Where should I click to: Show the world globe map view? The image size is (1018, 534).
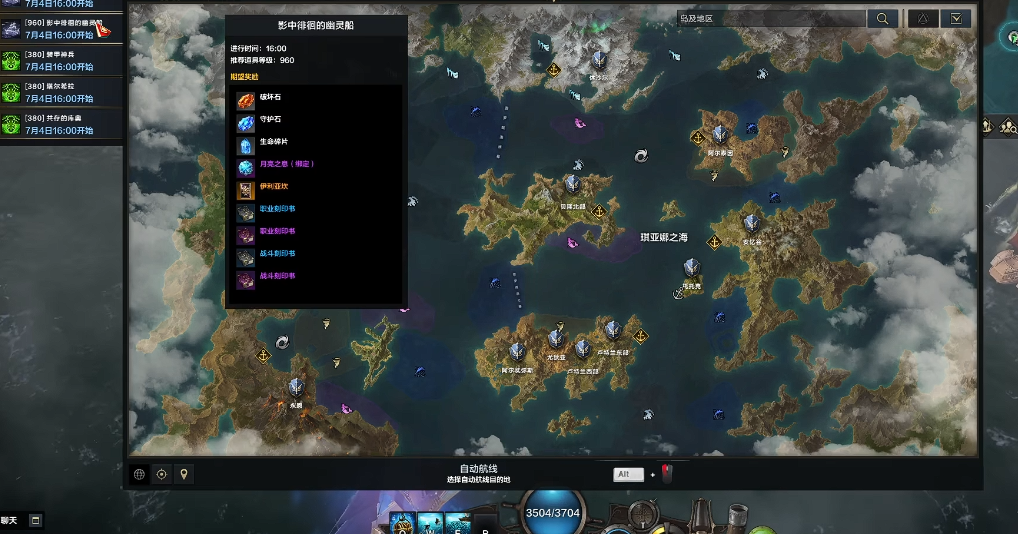coord(140,474)
